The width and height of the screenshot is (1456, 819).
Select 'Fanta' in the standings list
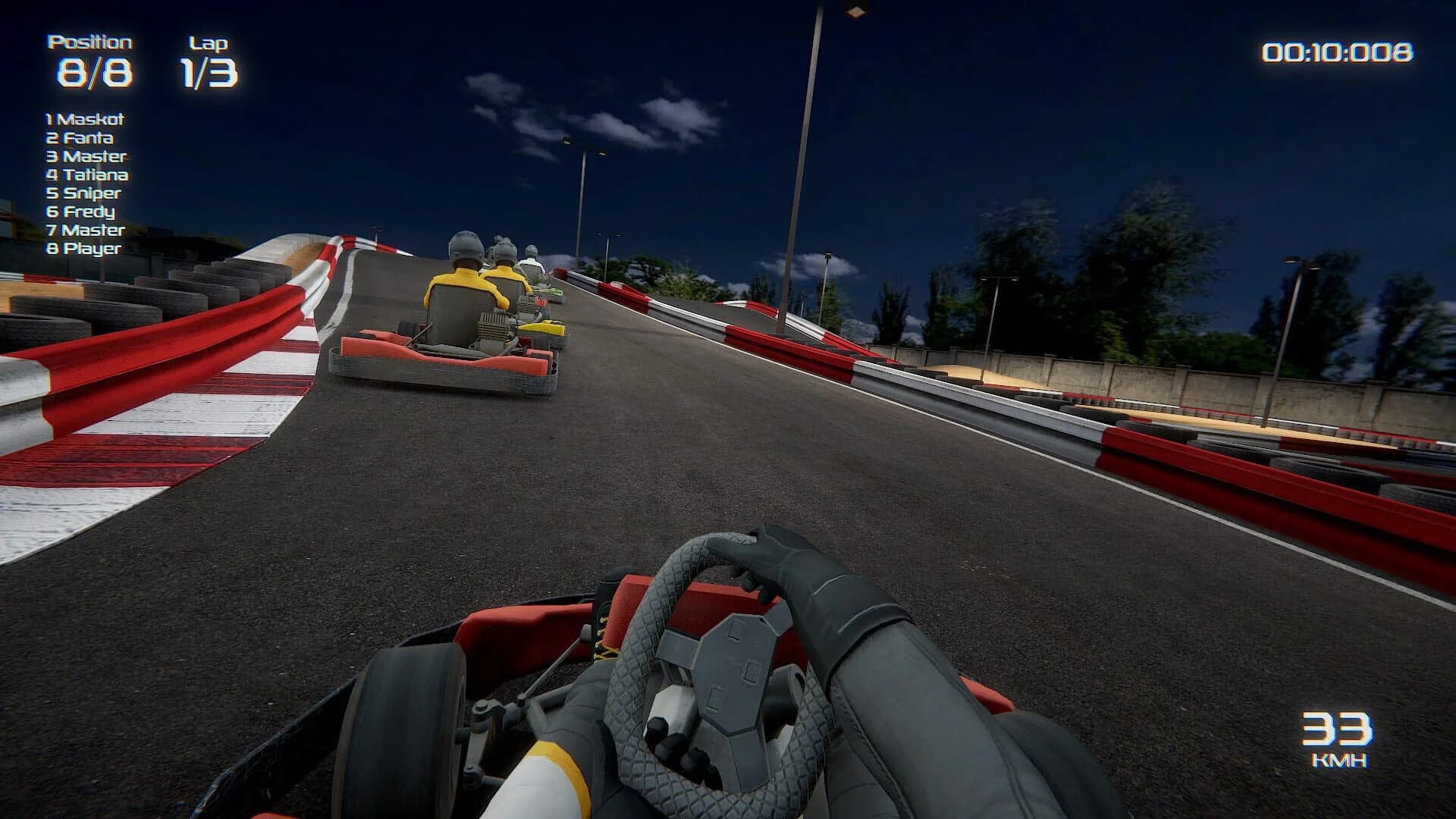(x=80, y=138)
